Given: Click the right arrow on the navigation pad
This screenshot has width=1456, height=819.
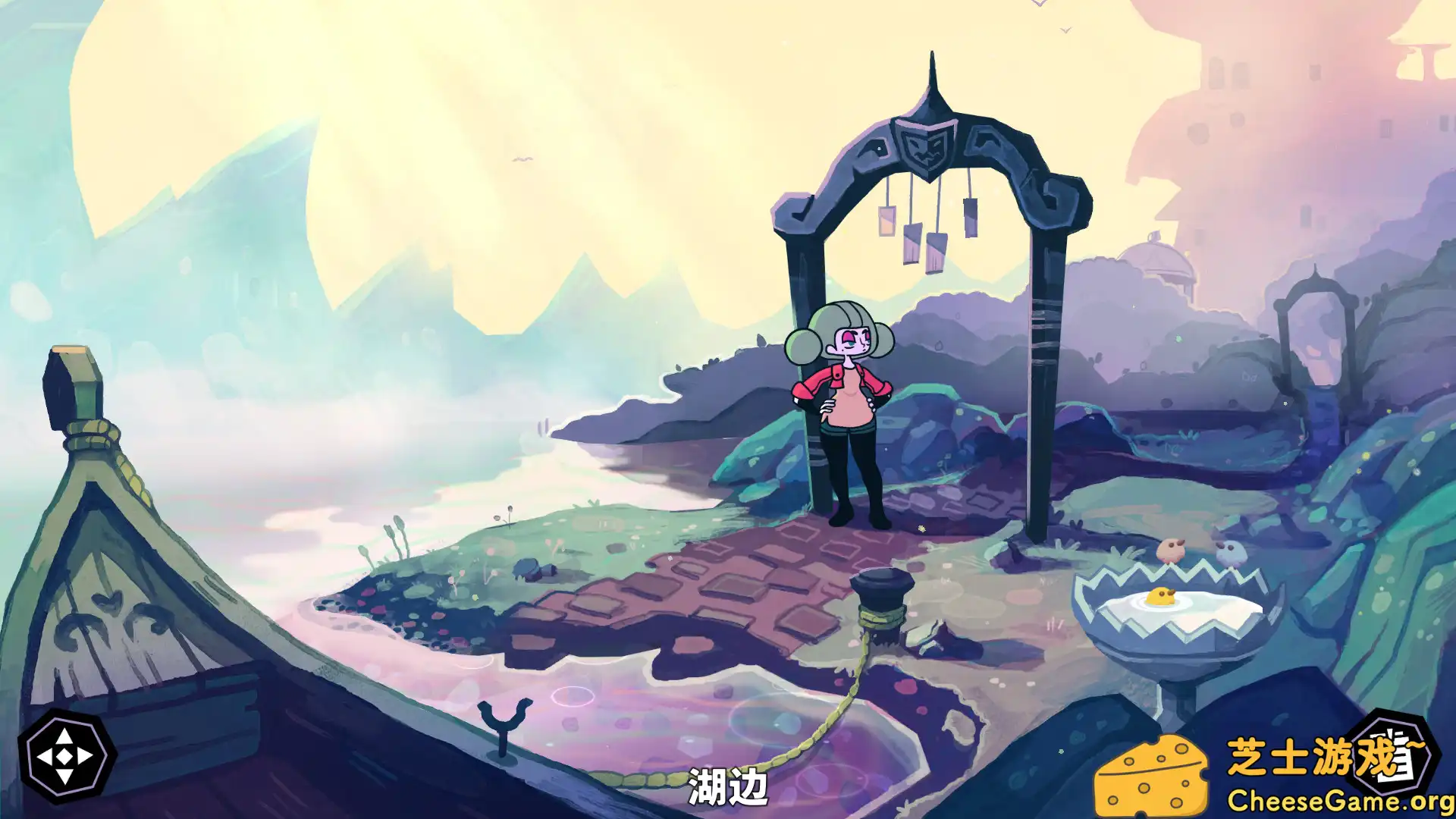Looking at the screenshot, I should 83,755.
